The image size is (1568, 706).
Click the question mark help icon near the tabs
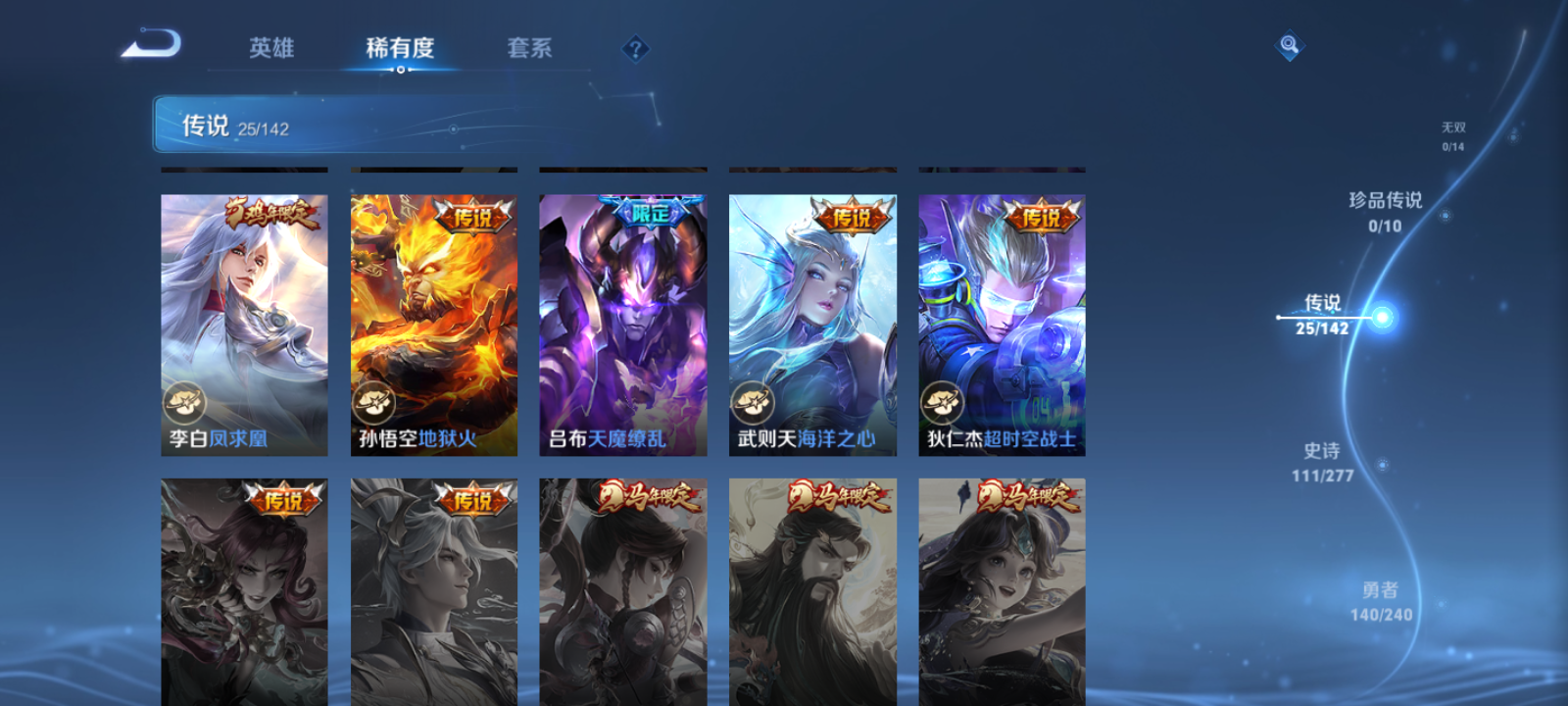636,48
